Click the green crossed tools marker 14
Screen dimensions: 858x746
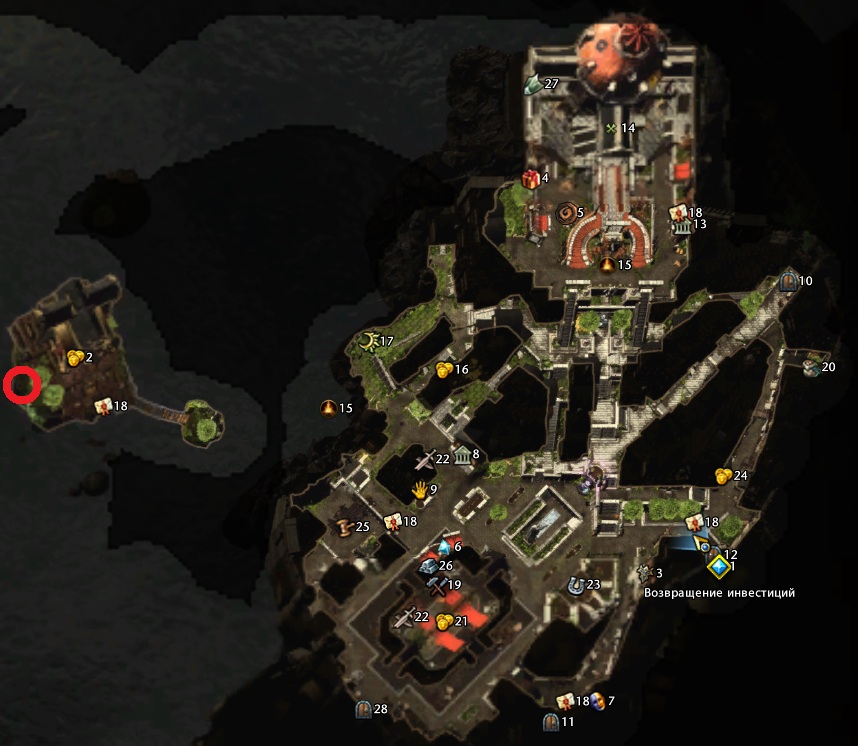tap(610, 128)
